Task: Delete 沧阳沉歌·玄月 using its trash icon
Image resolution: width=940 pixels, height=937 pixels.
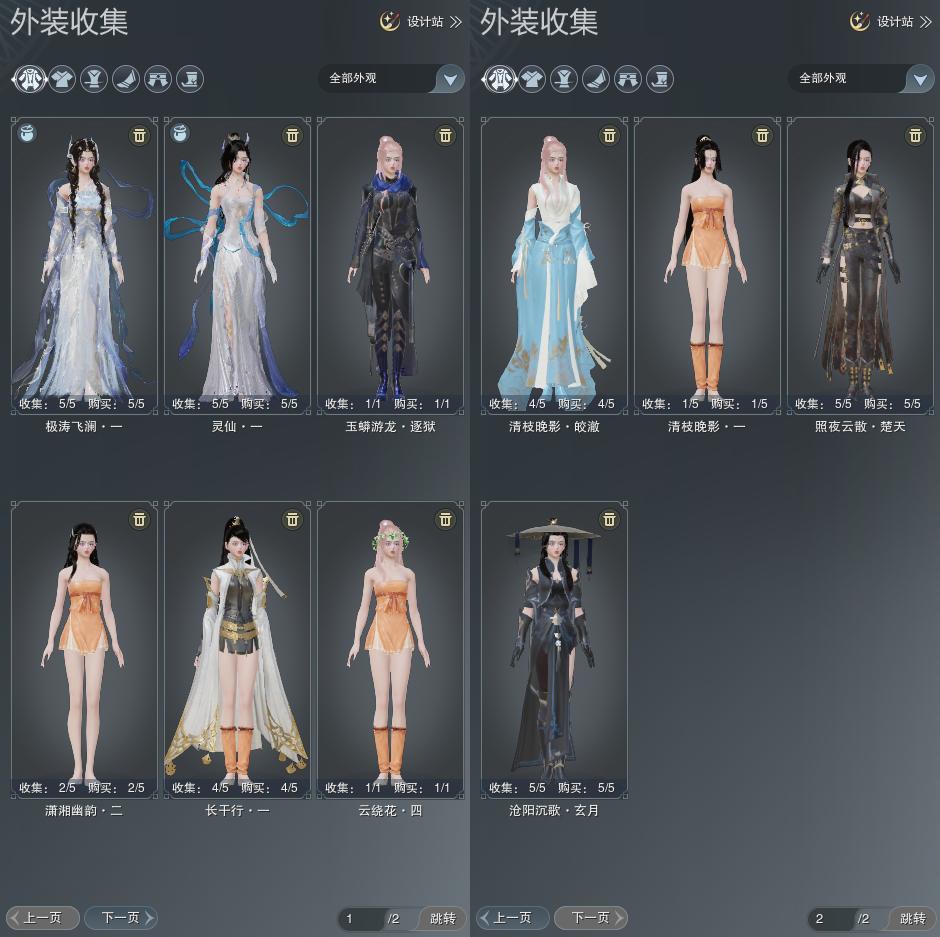Action: click(x=609, y=519)
